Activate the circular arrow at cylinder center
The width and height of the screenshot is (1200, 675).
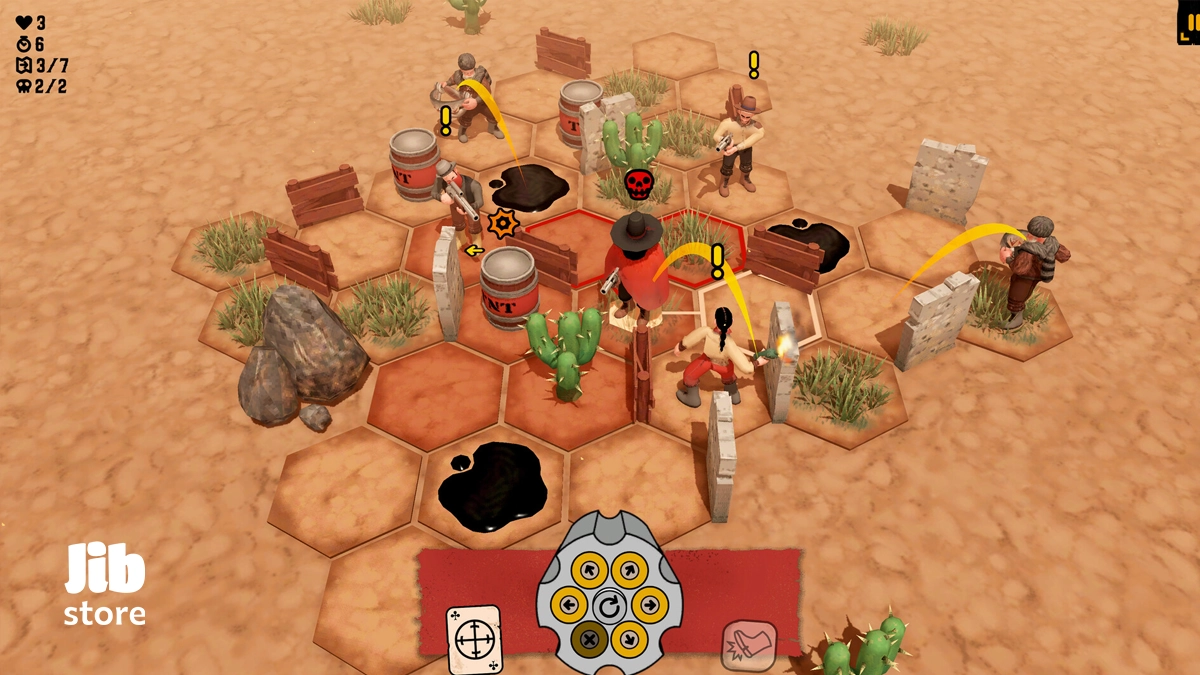click(x=609, y=605)
